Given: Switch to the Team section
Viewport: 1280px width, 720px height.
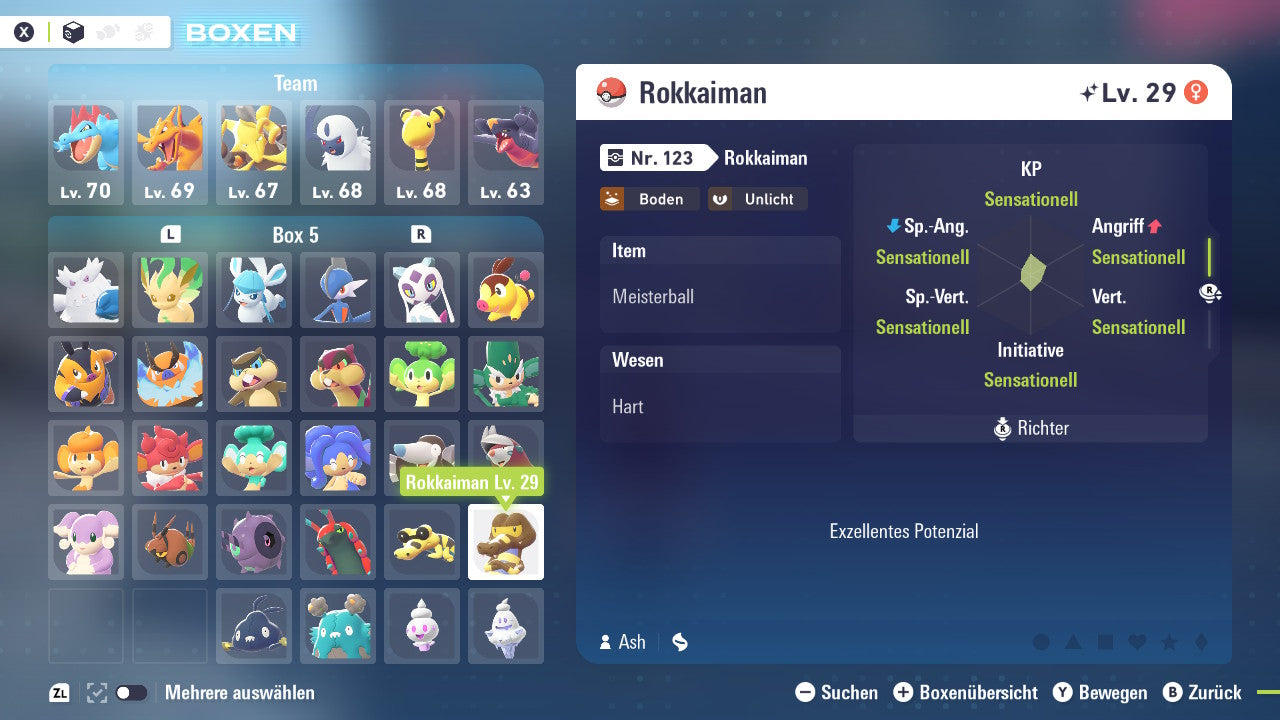Looking at the screenshot, I should pos(295,83).
